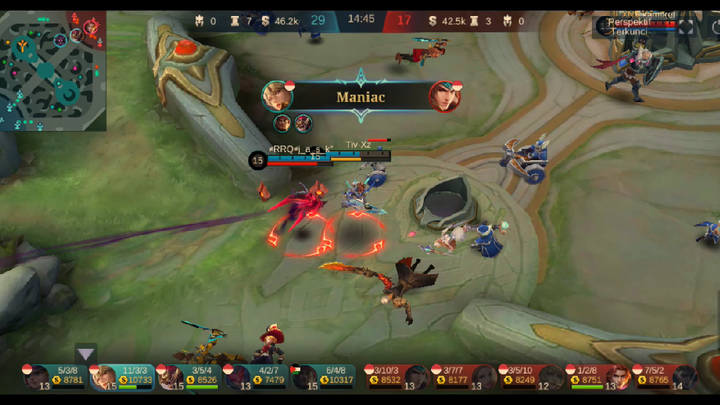Screen dimensions: 720x405
Task: Choose the player card showing 3/5/4
Action: (189, 376)
